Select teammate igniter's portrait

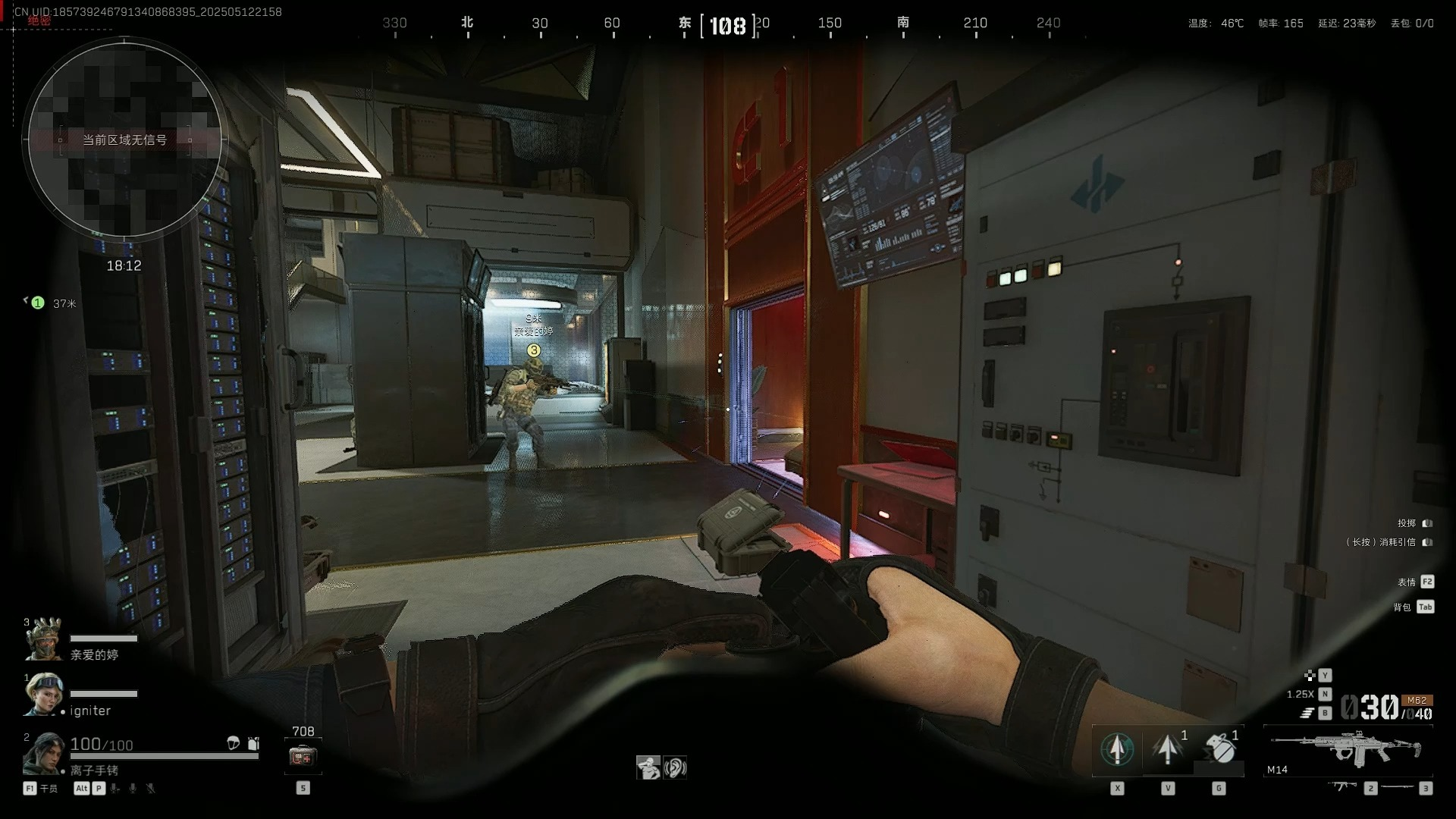tap(44, 694)
